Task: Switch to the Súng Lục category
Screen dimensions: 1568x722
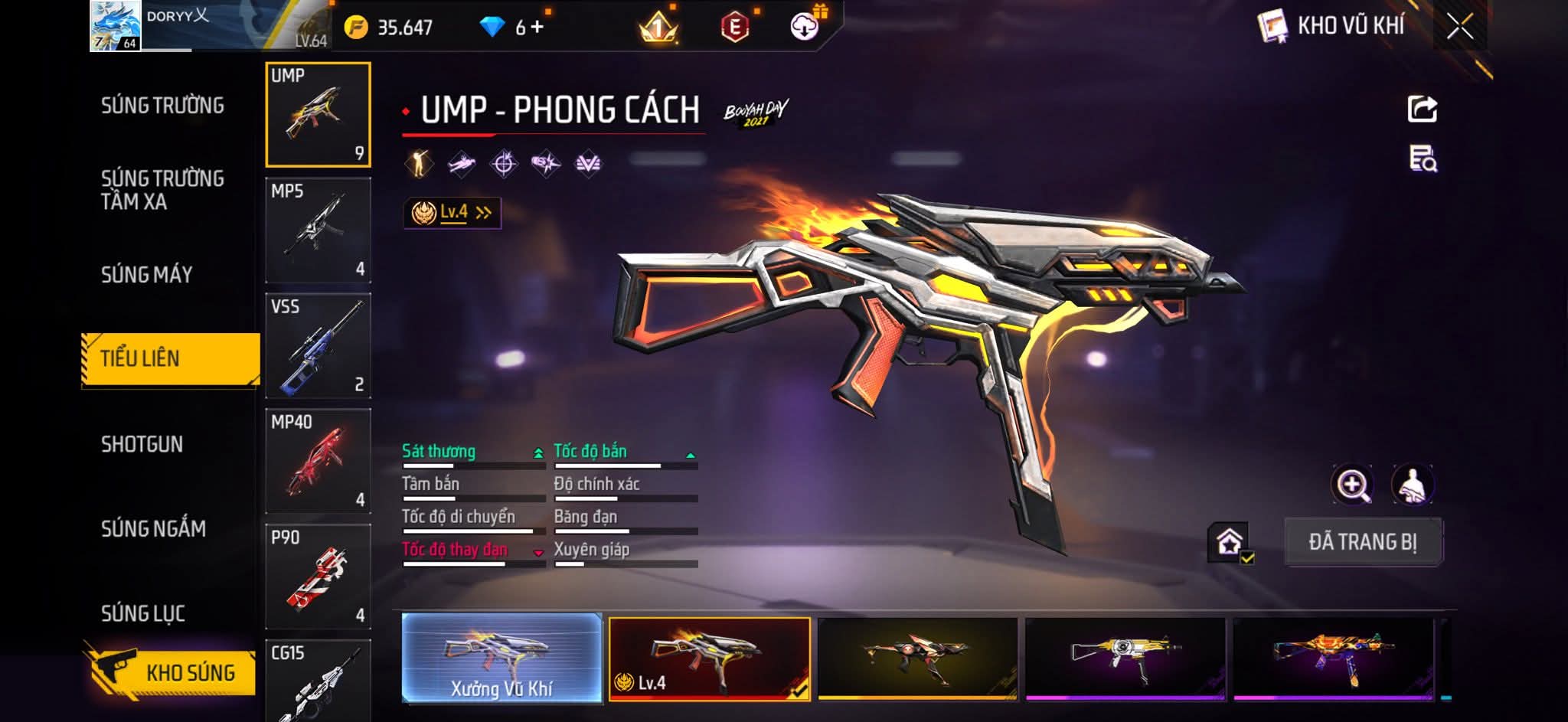Action: [143, 613]
